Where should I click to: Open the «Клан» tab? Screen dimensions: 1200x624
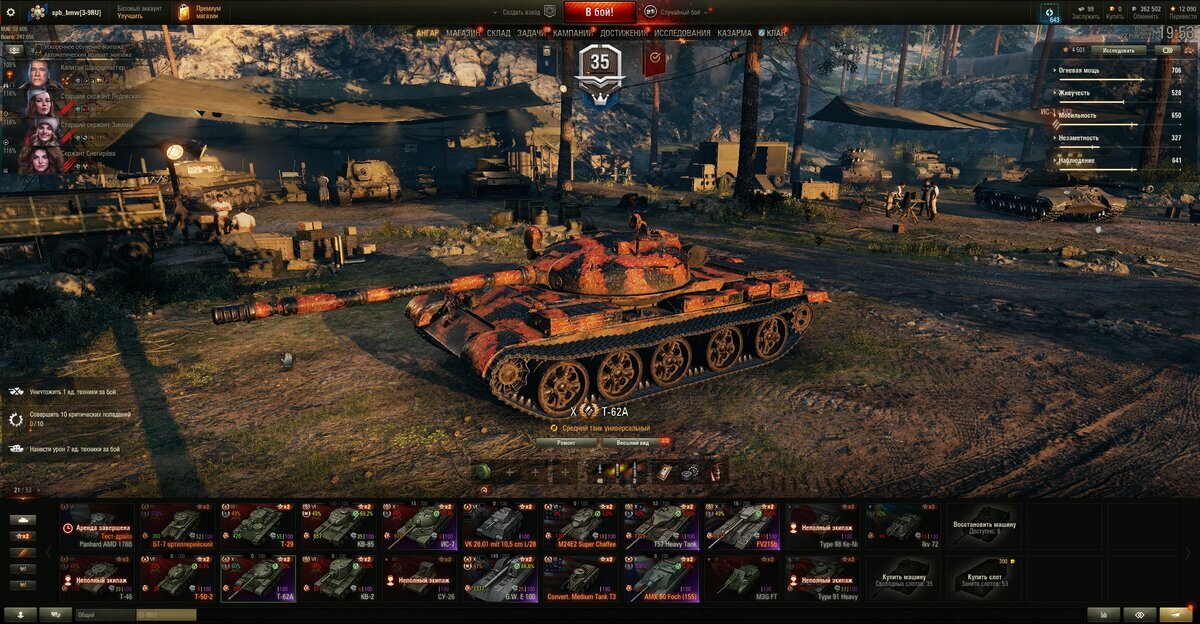pos(774,33)
